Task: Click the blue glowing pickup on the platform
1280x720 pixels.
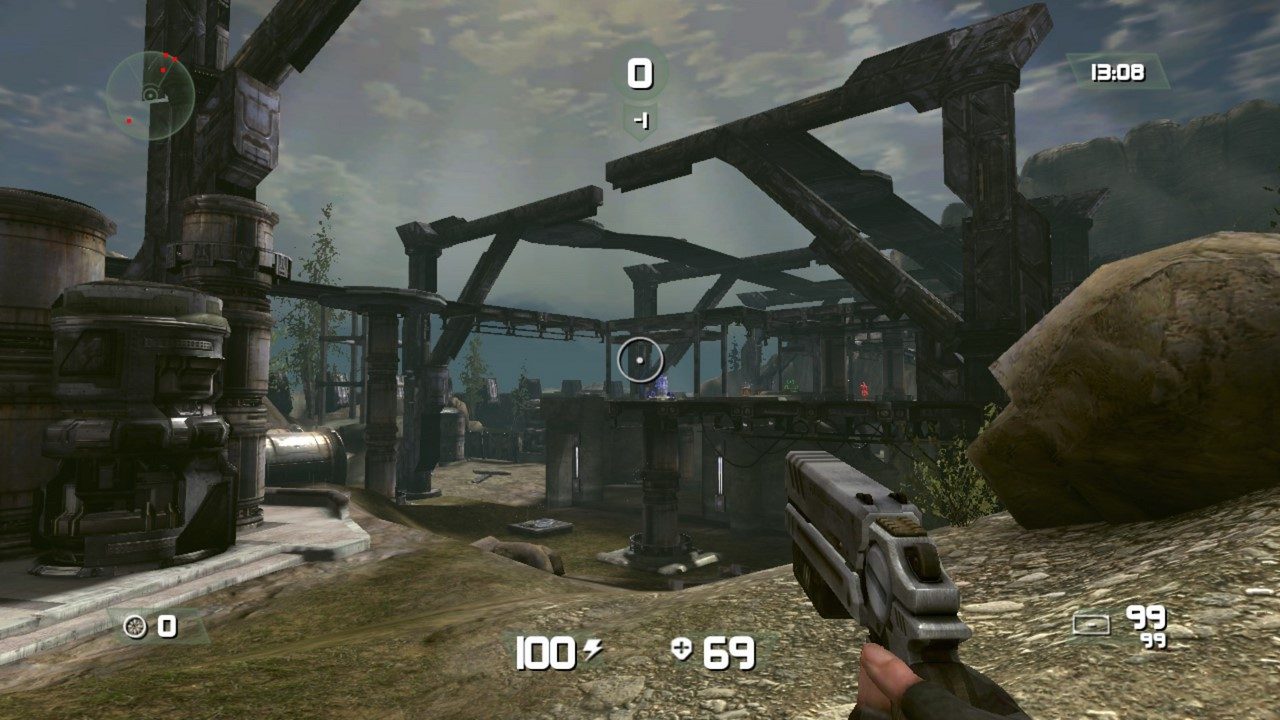Action: pyautogui.click(x=660, y=386)
